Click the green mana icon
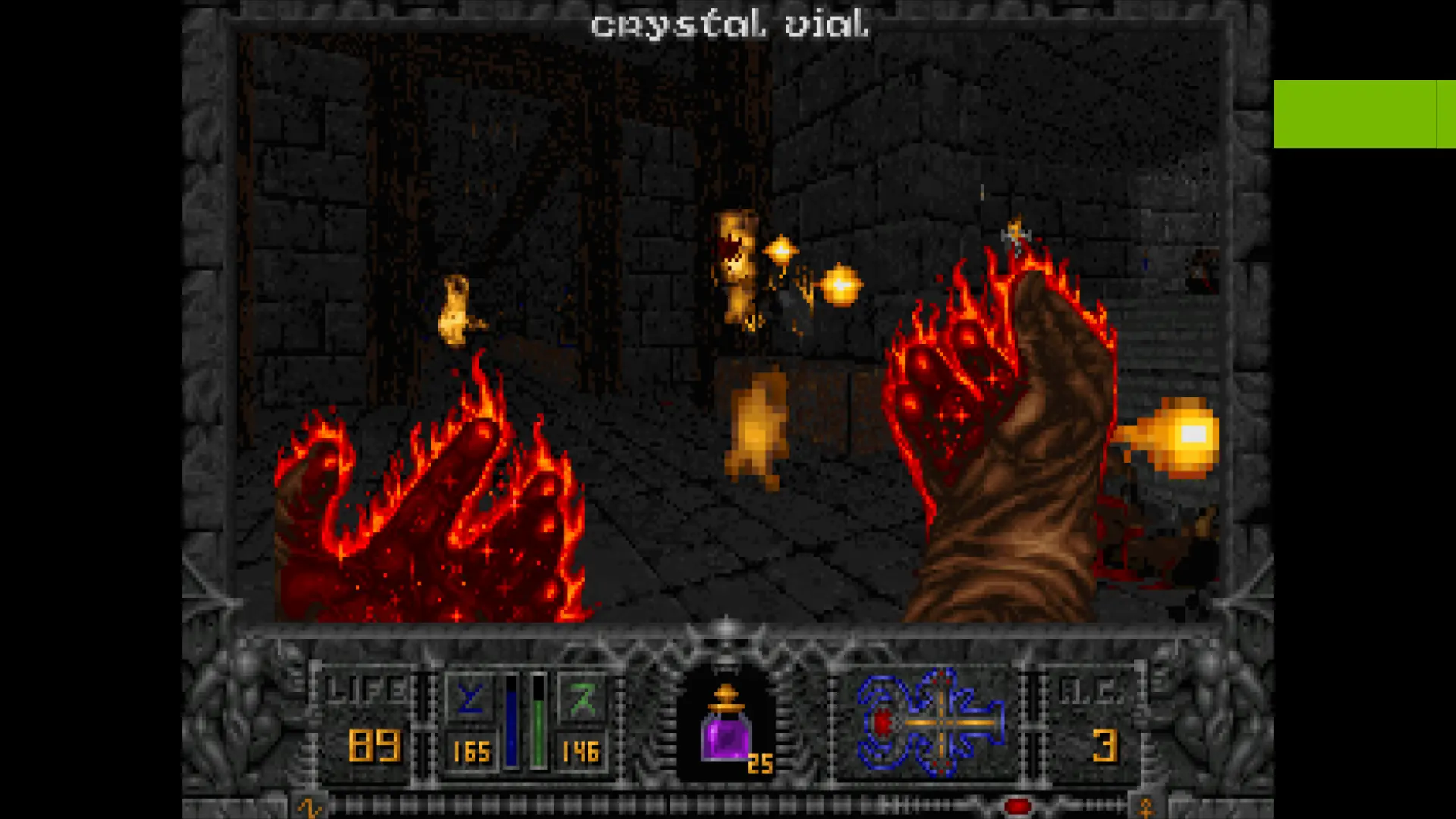The height and width of the screenshot is (819, 1456). coord(582,698)
